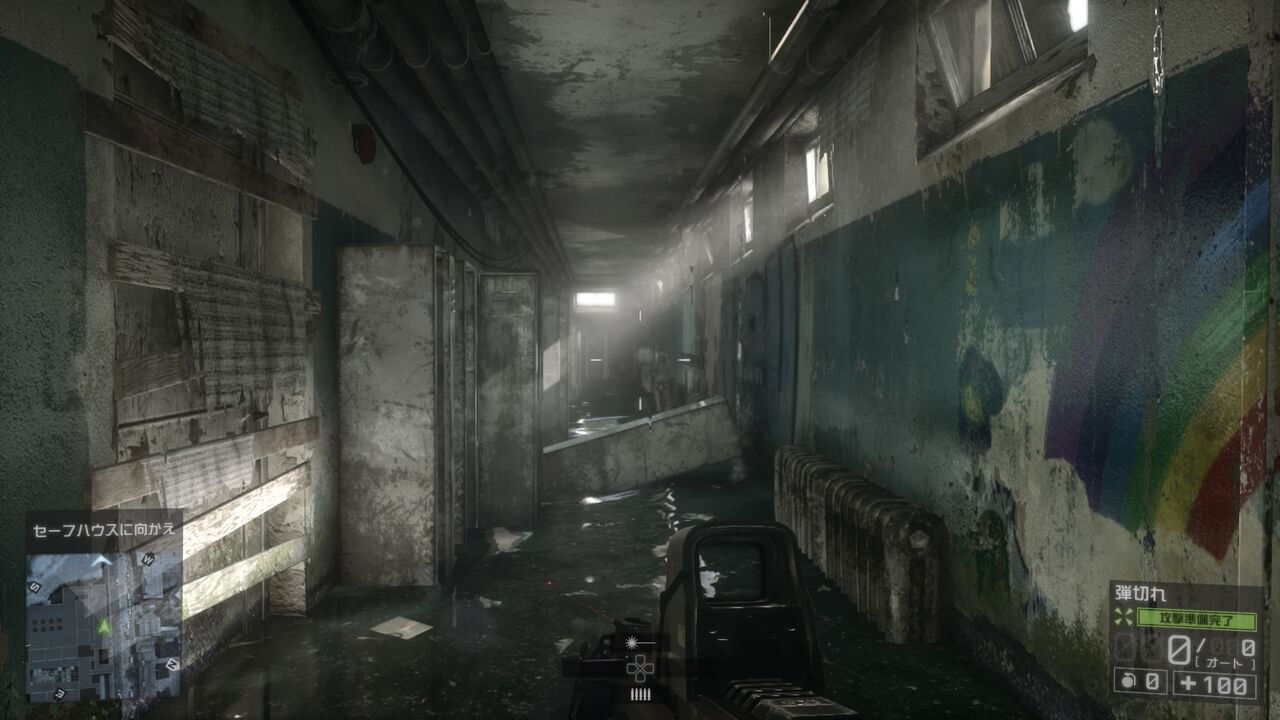This screenshot has width=1280, height=720.
Task: Select the laser sight gadget icon
Action: [x=632, y=642]
